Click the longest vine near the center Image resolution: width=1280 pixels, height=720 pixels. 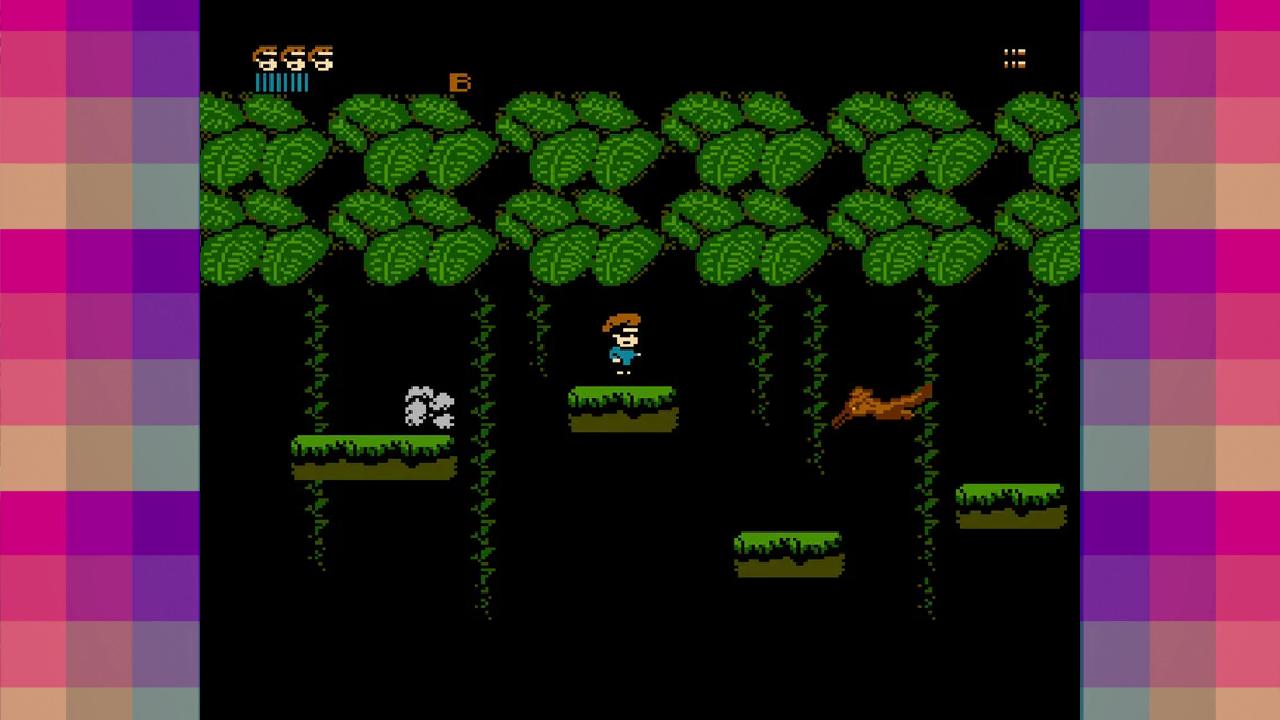[485, 450]
